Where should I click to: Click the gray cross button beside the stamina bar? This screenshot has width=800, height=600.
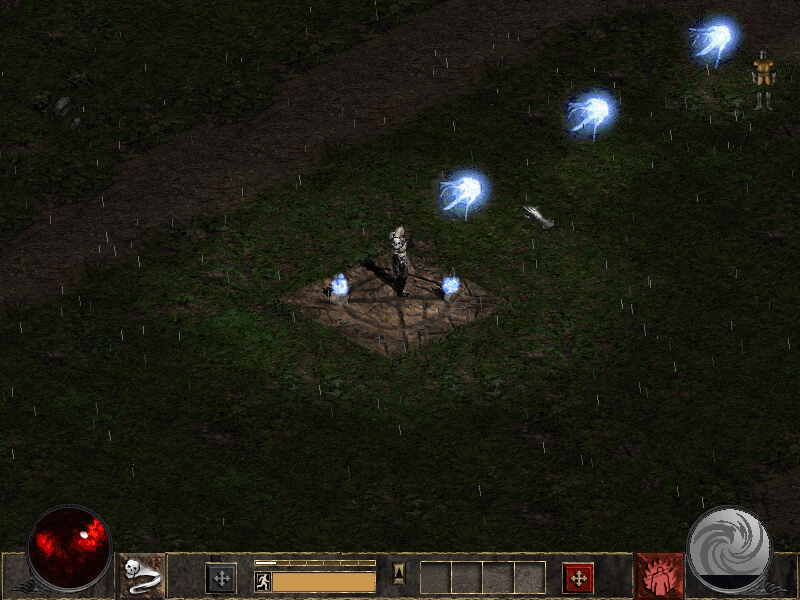(x=220, y=577)
